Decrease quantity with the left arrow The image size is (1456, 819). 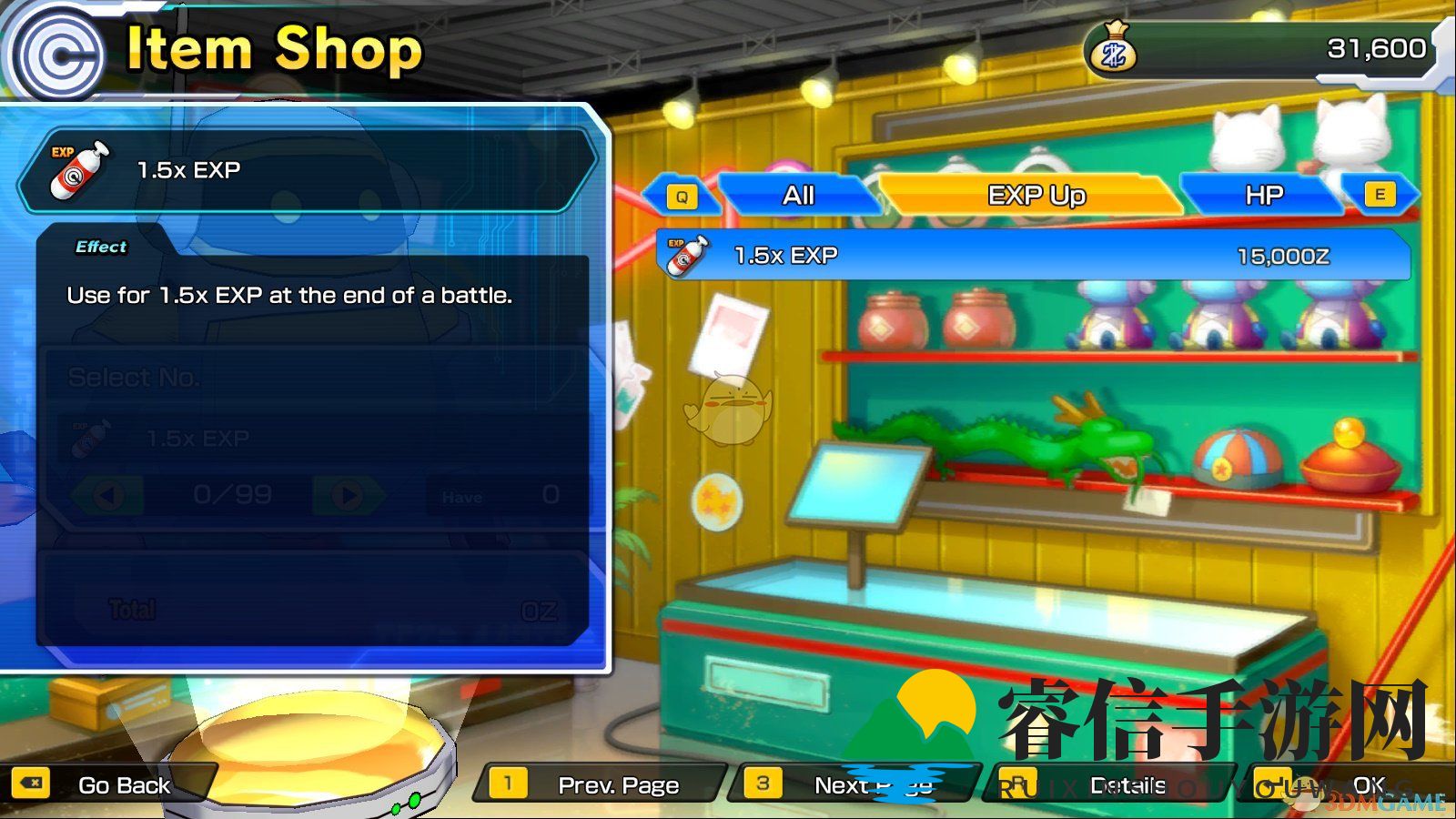click(107, 496)
